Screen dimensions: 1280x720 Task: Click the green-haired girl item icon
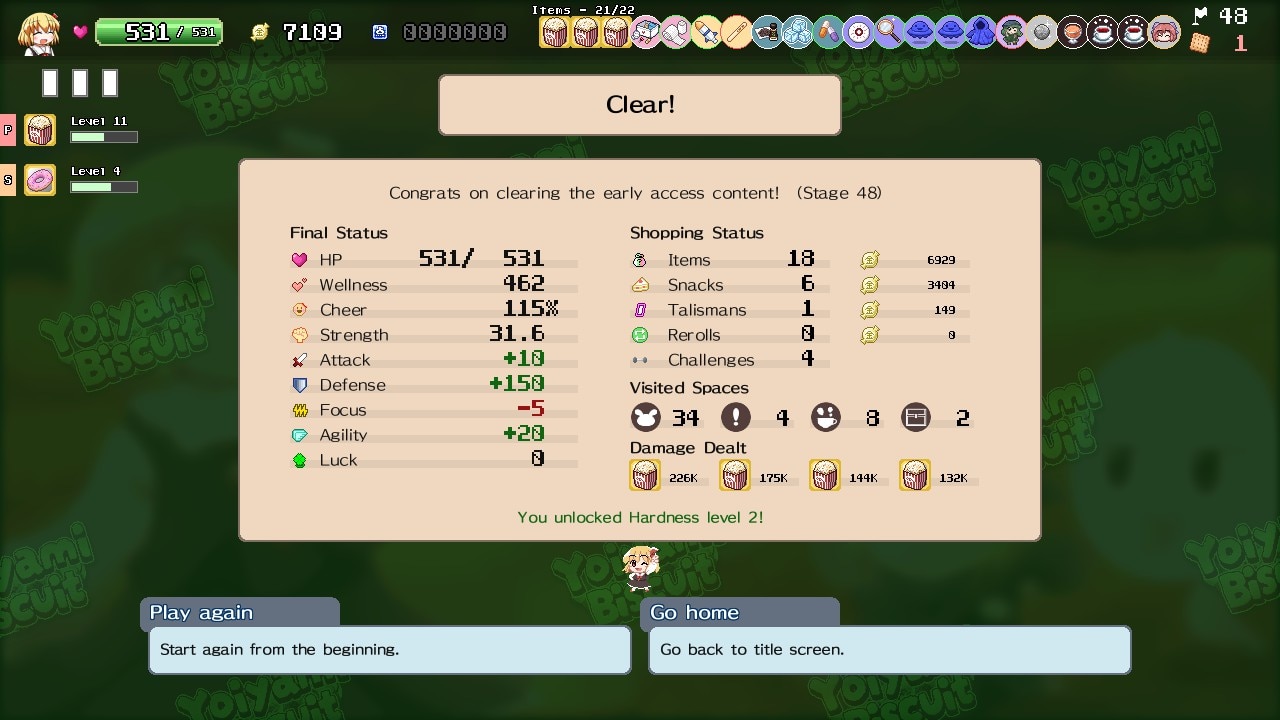1011,33
